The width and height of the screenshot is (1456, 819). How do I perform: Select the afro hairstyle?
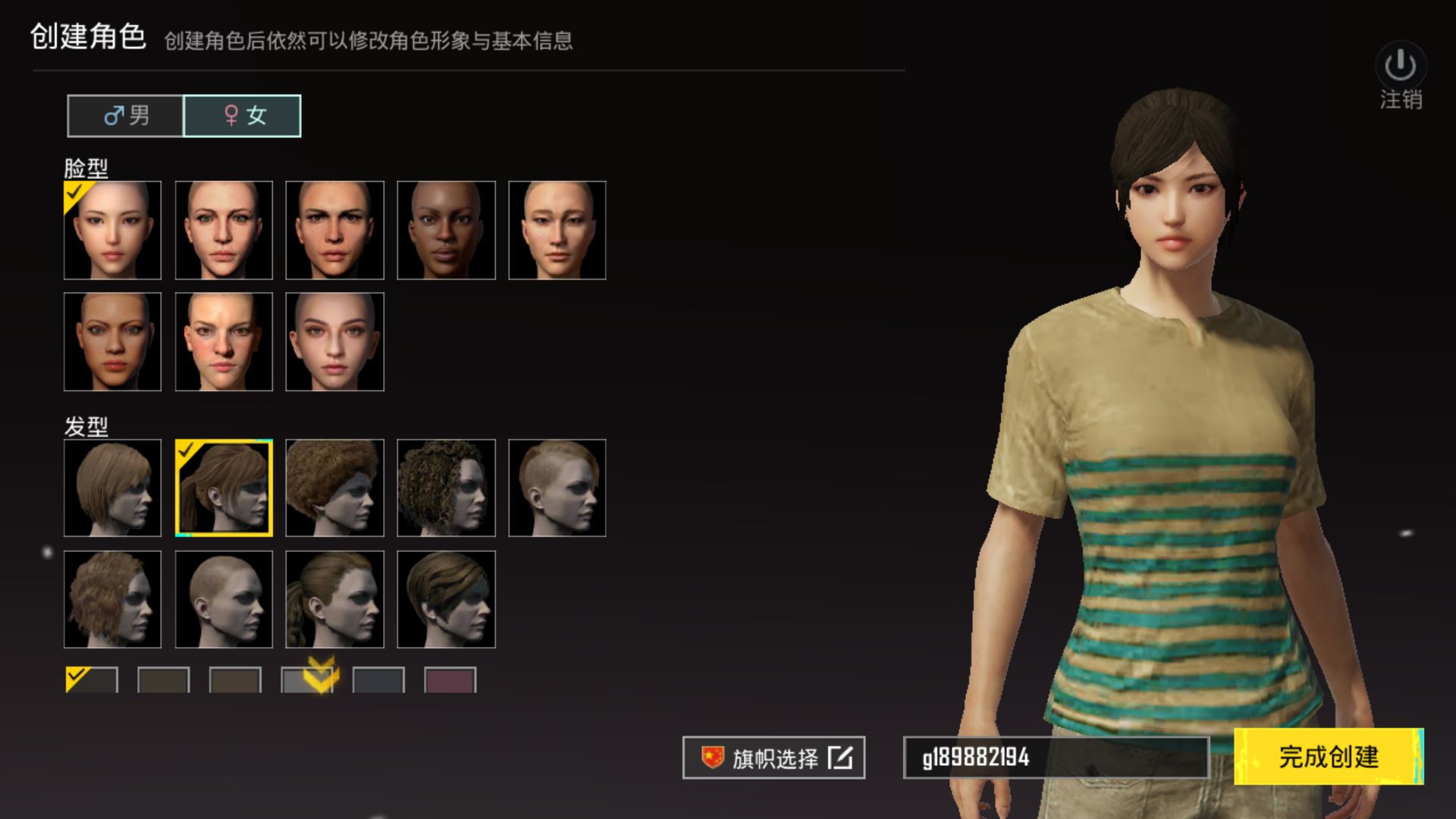[334, 488]
